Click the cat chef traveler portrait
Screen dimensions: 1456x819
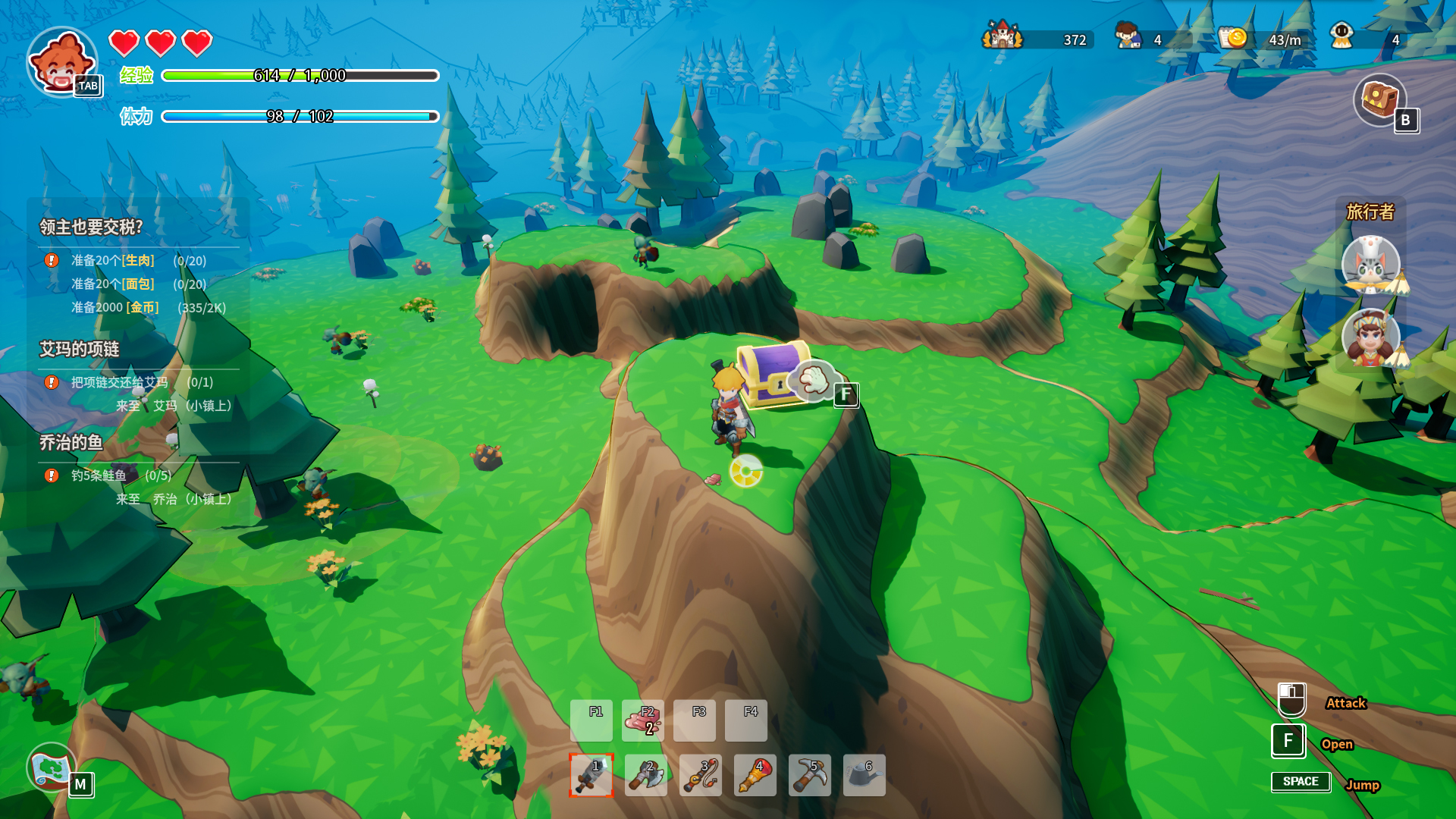point(1370,265)
